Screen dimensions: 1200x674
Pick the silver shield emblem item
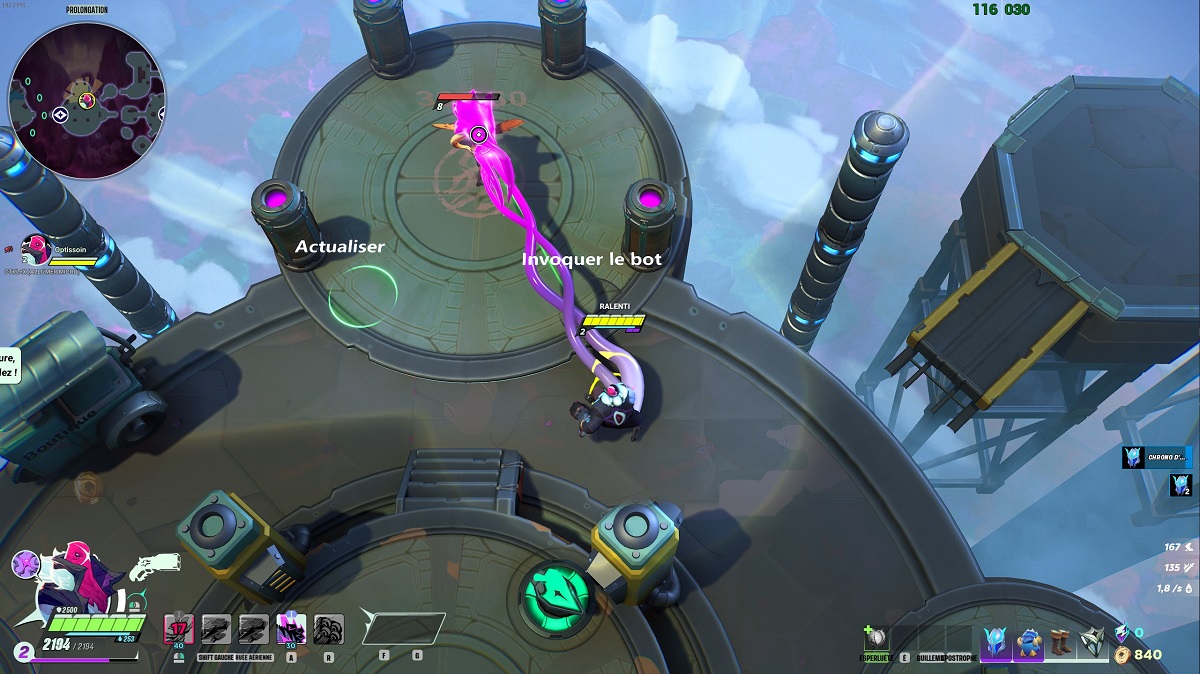1093,641
